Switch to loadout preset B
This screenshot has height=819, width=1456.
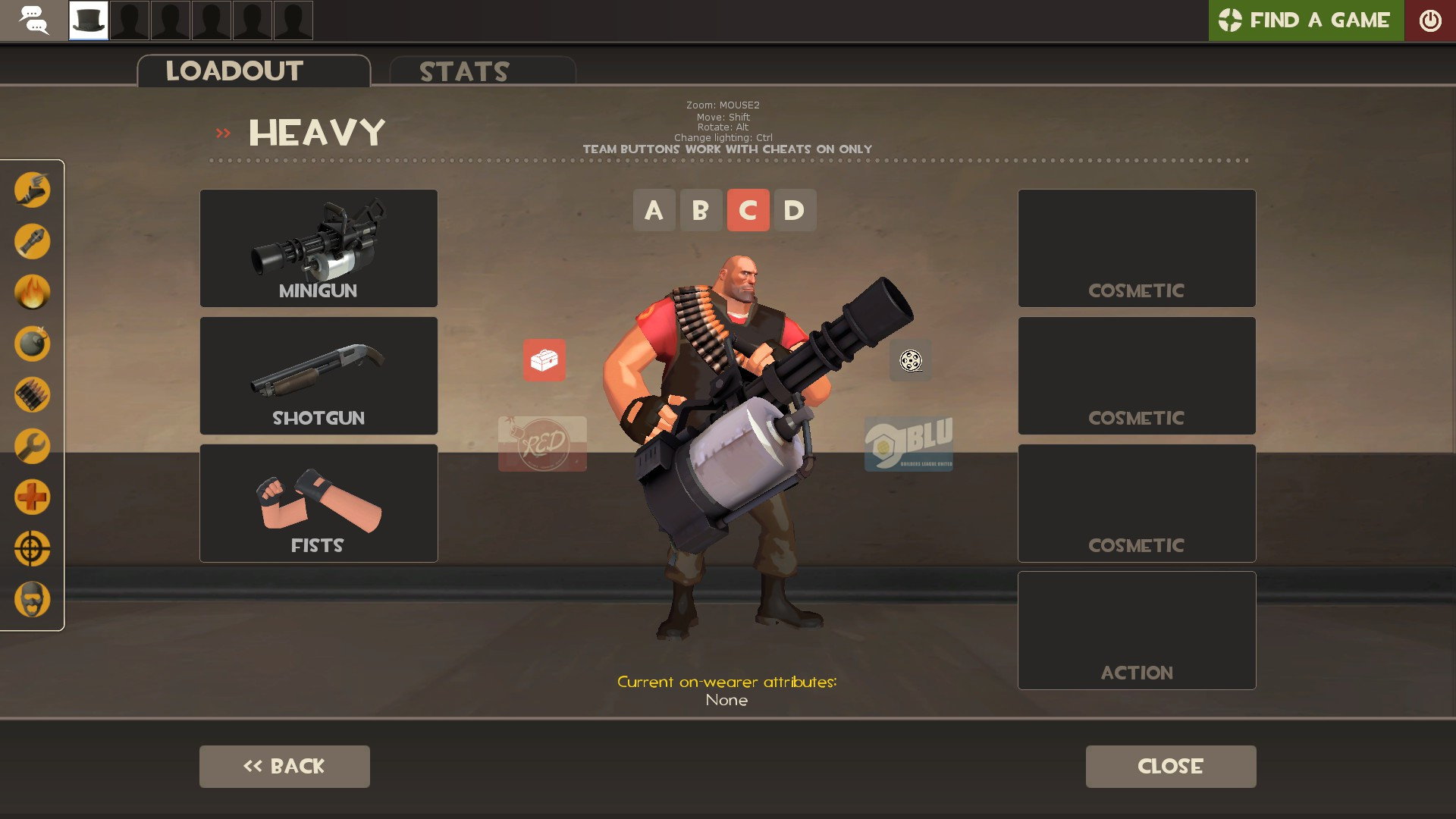tap(701, 210)
